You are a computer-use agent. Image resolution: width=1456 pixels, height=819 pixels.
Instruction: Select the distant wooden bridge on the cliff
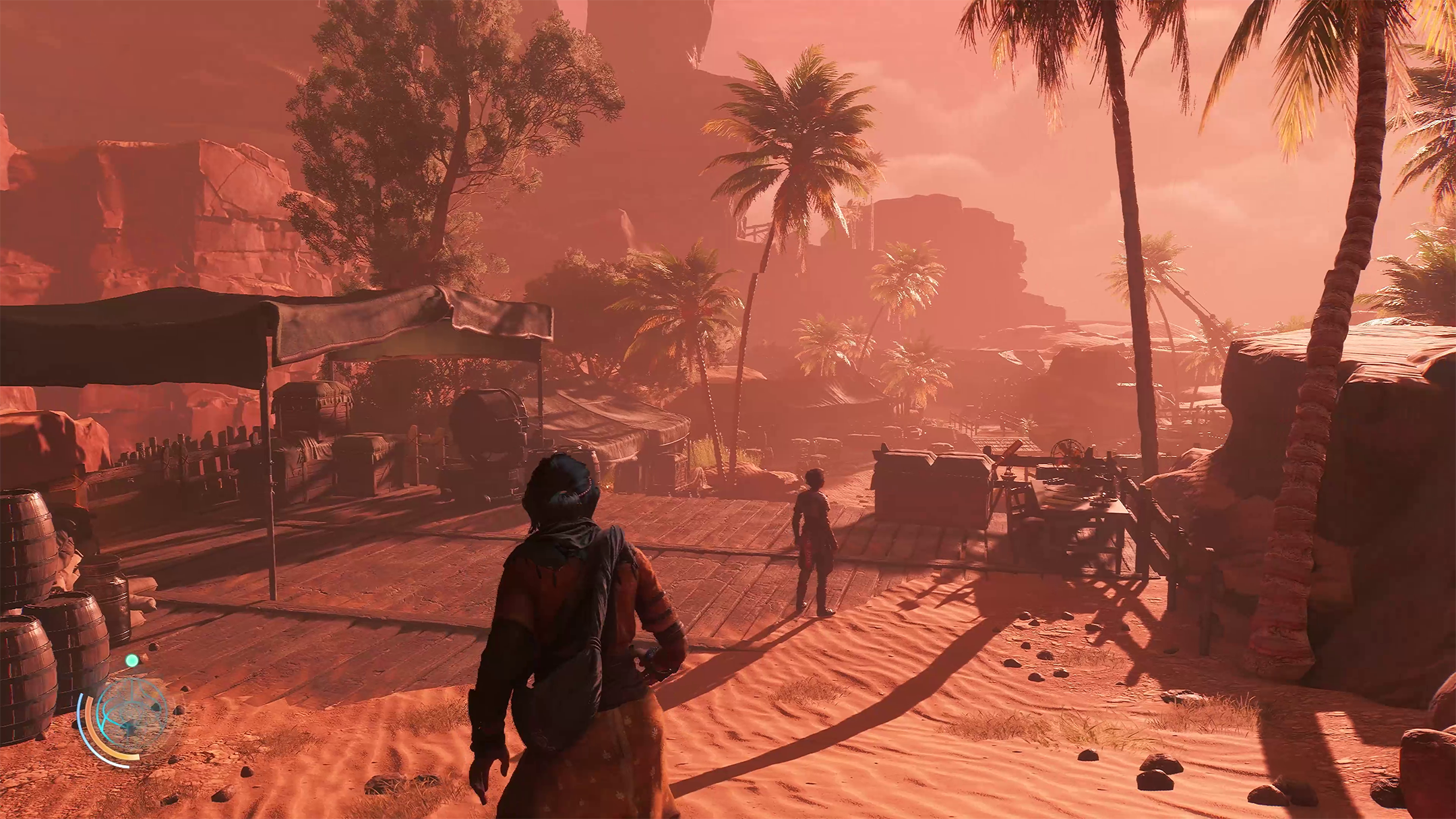pyautogui.click(x=755, y=229)
